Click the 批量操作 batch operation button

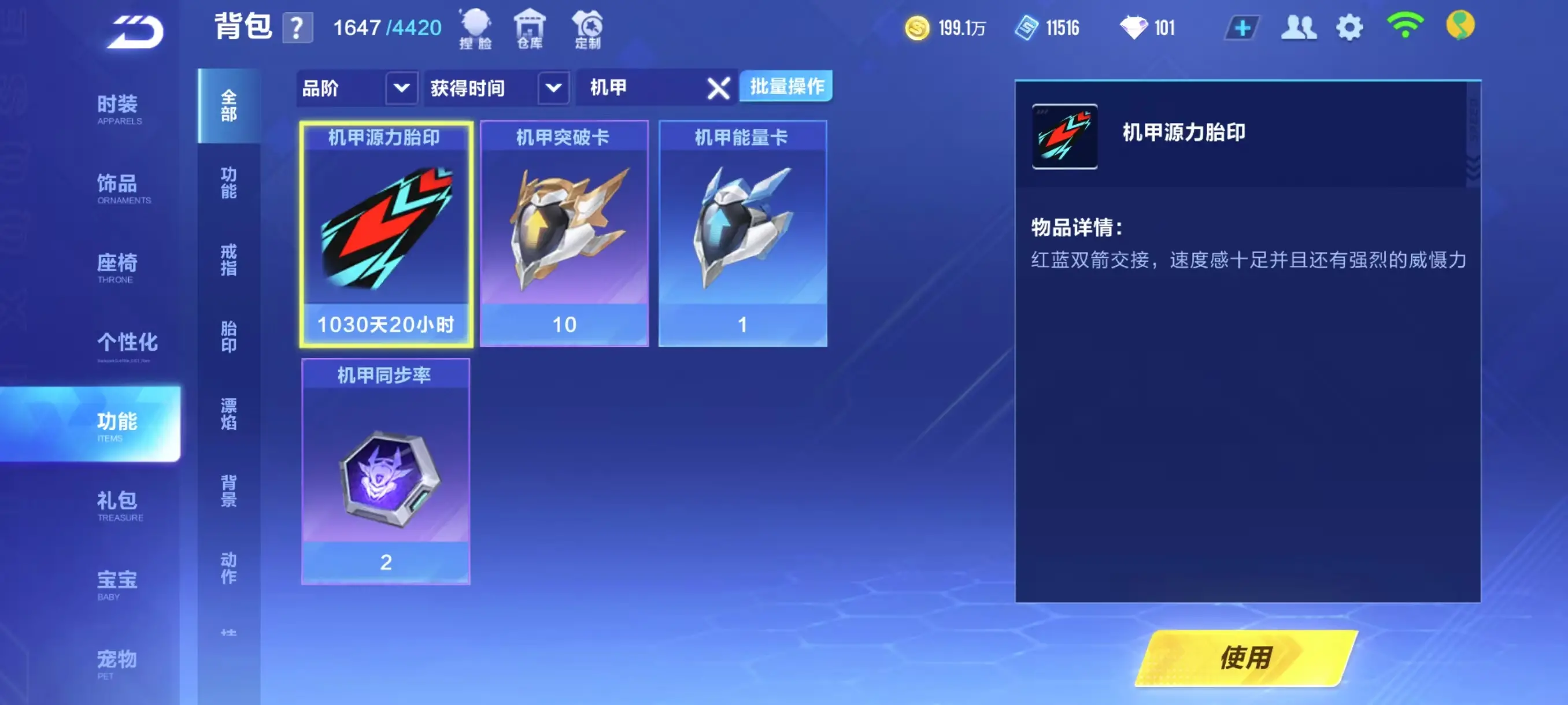click(786, 86)
